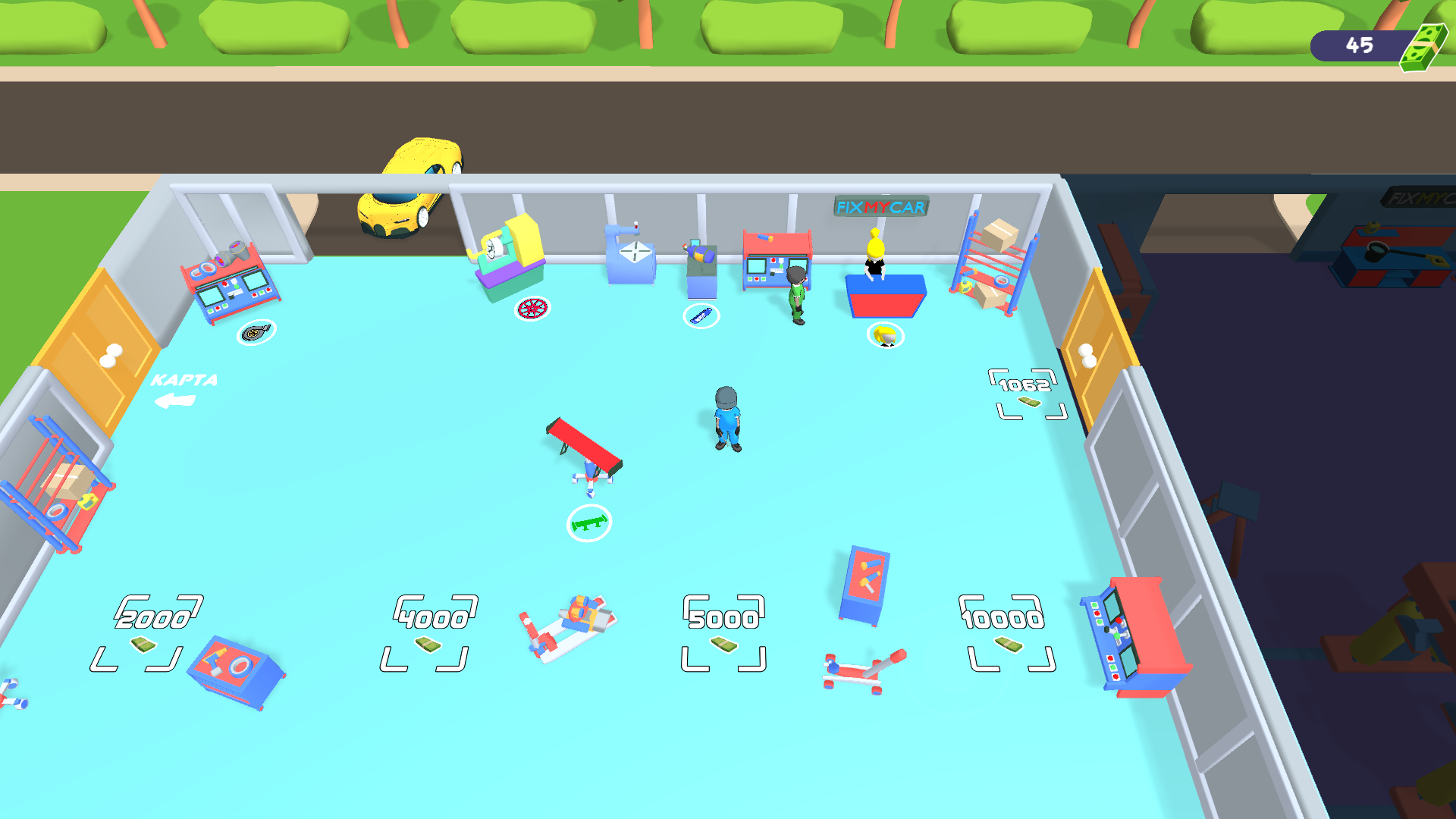The height and width of the screenshot is (819, 1456).
Task: Click the circled blue tool marker on the floor
Action: (x=701, y=315)
